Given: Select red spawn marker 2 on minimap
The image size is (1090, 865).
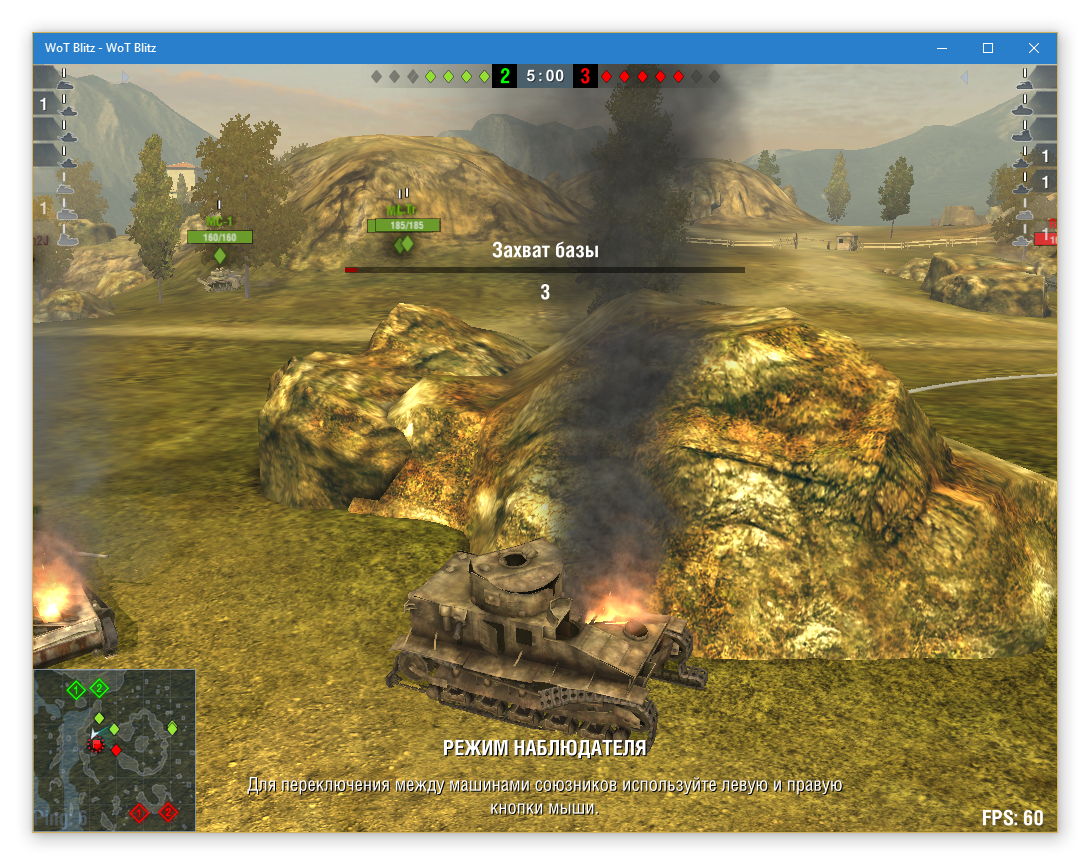Looking at the screenshot, I should (168, 812).
